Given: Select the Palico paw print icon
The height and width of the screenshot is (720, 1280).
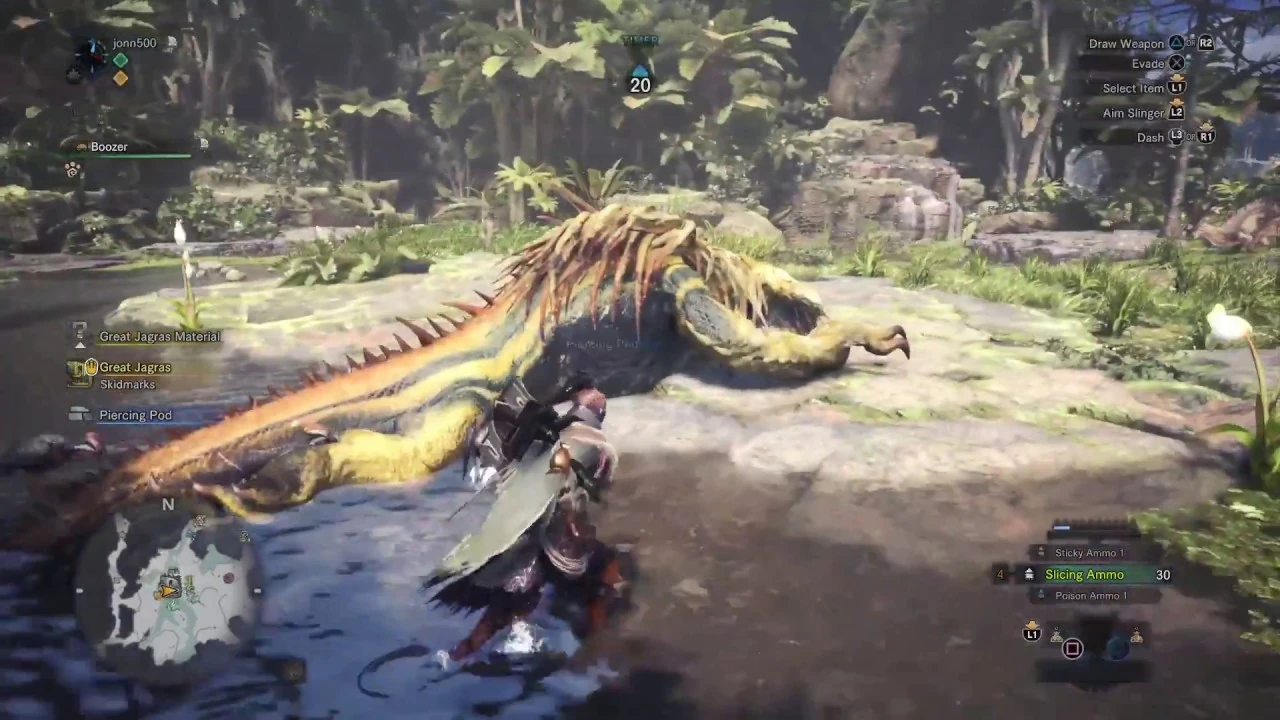Looking at the screenshot, I should 71,170.
